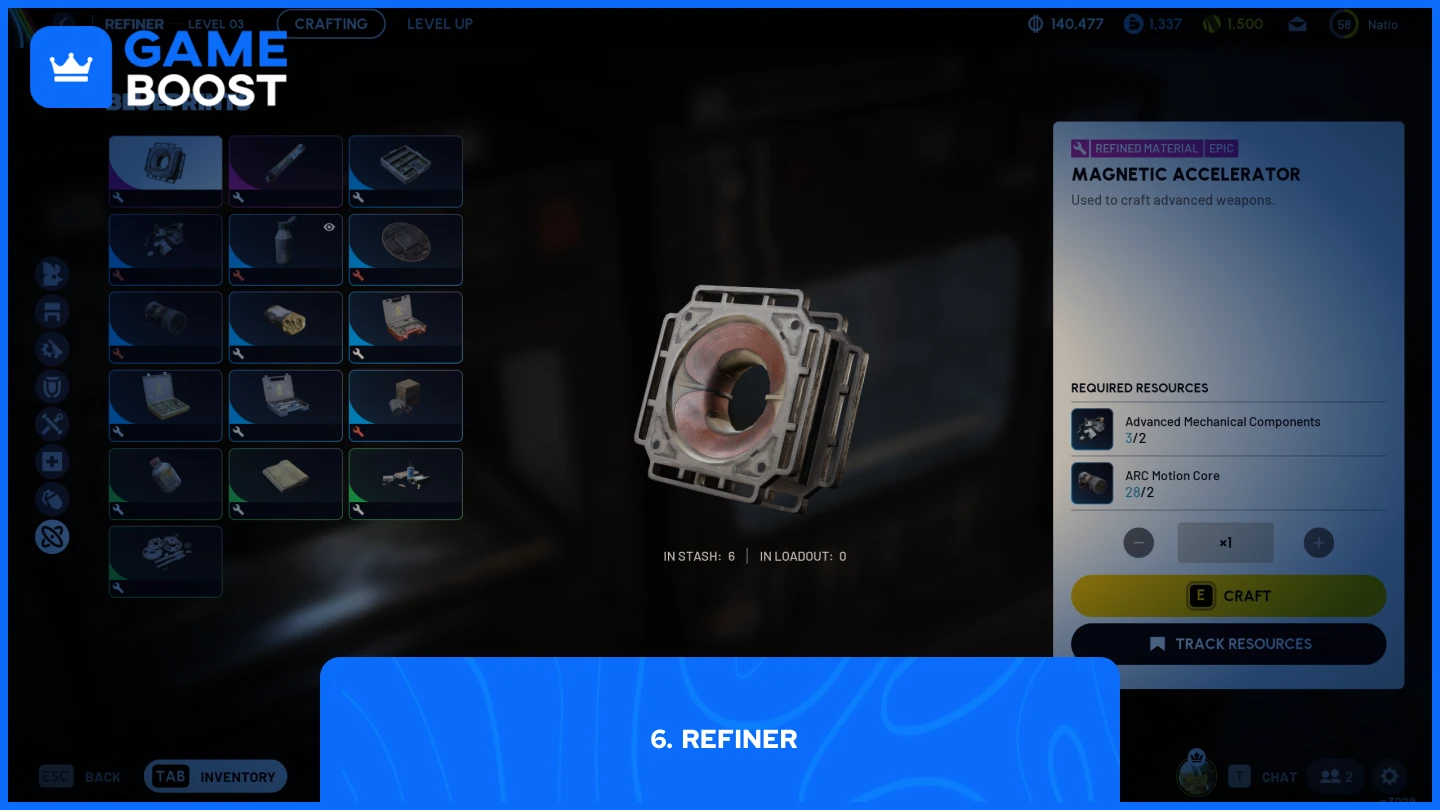Viewport: 1440px width, 810px height.
Task: Toggle visibility on the canister blueprint
Action: tap(329, 227)
